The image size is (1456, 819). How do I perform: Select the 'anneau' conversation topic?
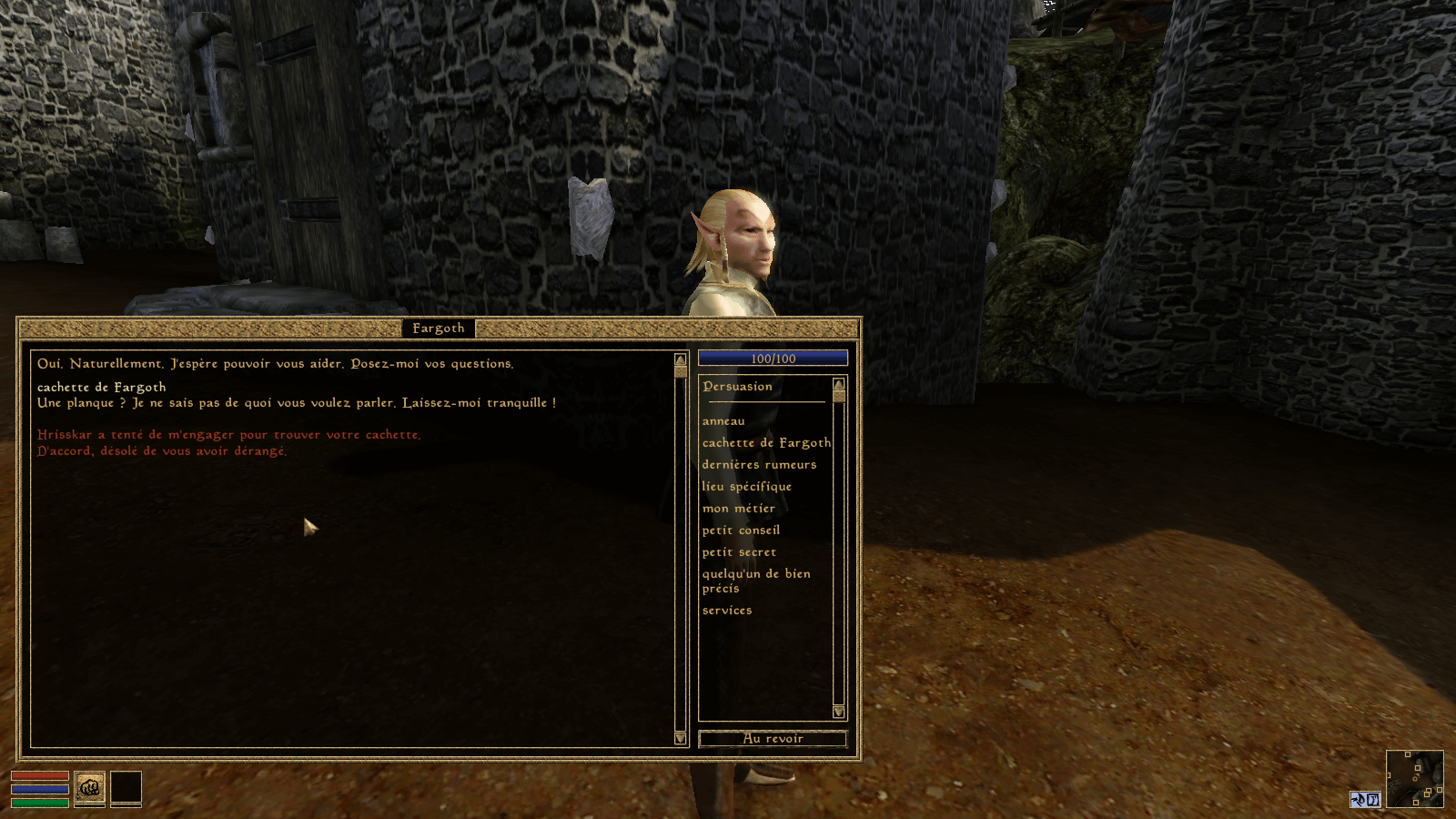(722, 420)
